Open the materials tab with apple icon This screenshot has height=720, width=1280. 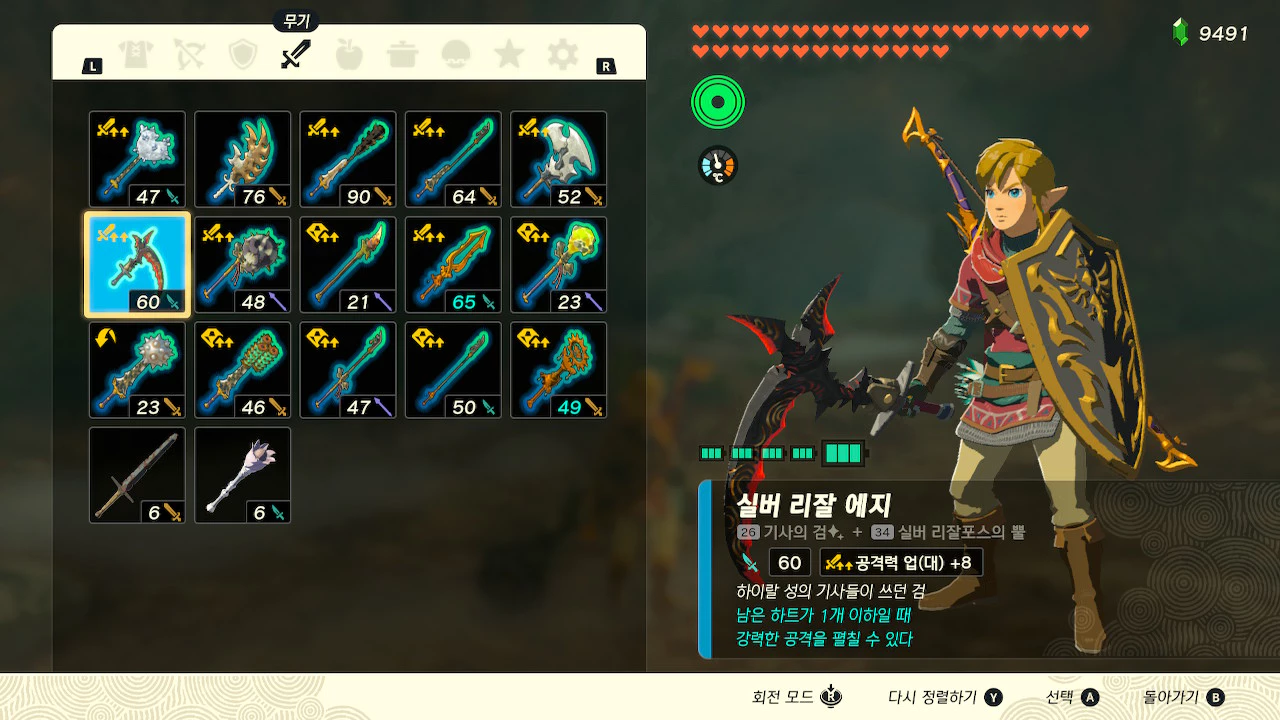tap(349, 55)
